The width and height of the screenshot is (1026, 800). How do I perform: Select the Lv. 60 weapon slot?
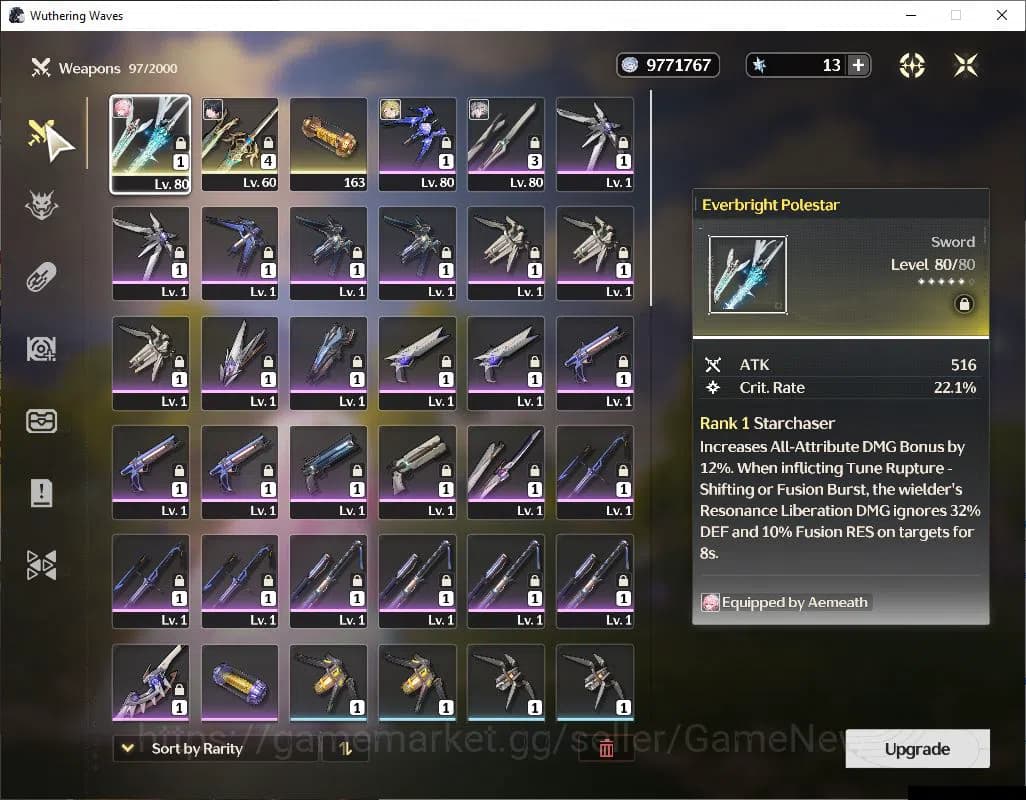(x=240, y=143)
